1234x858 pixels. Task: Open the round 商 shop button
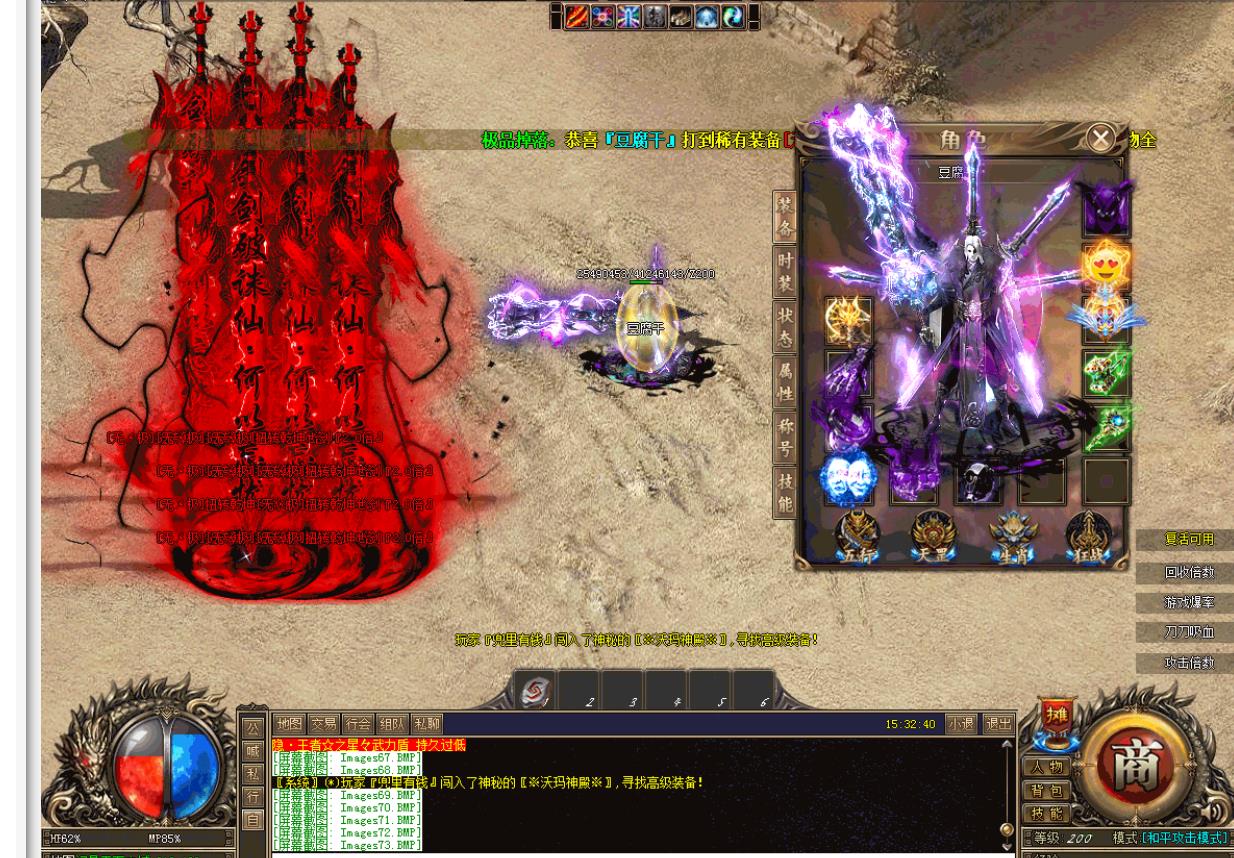pos(1134,766)
